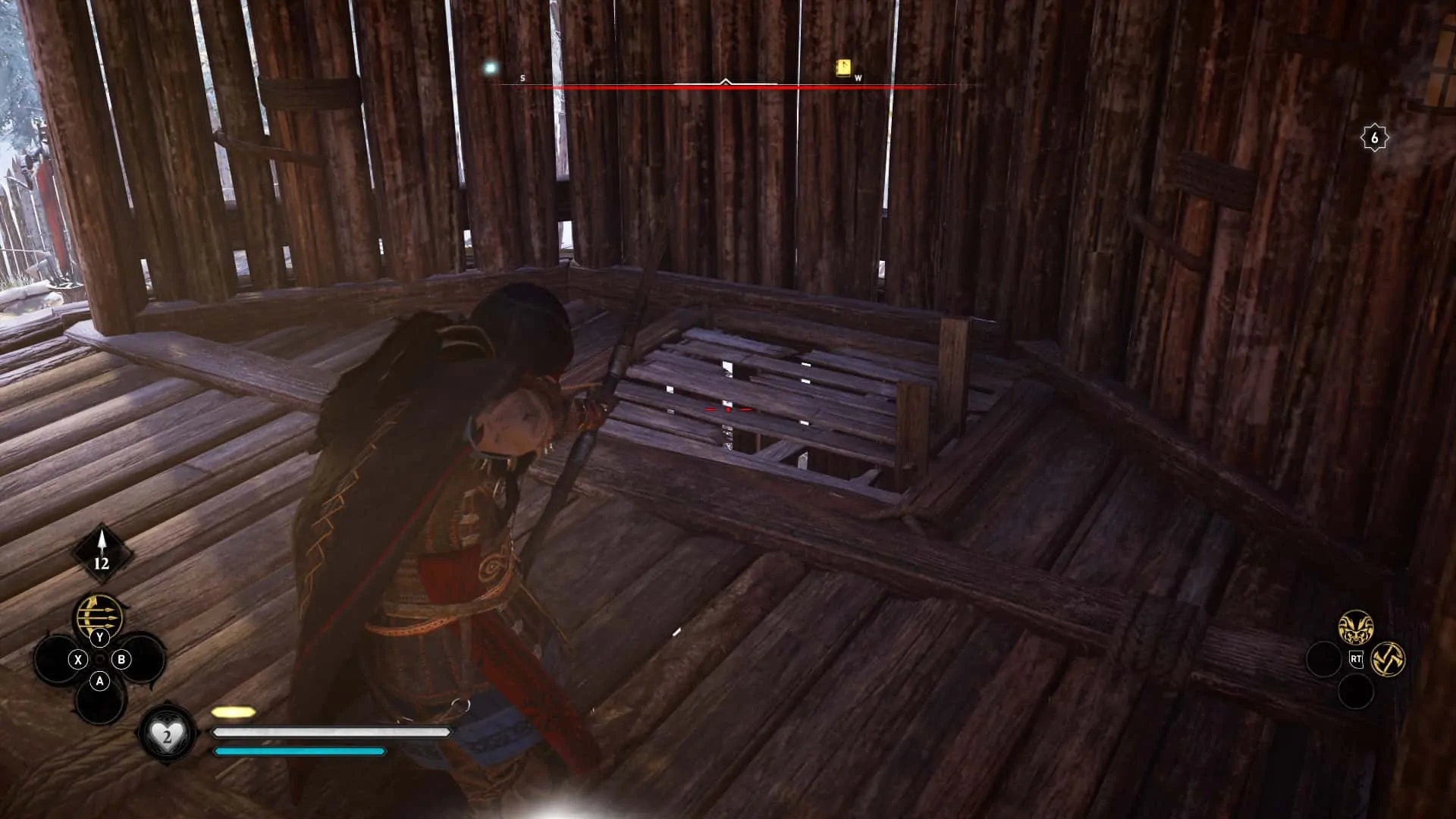The height and width of the screenshot is (819, 1456).
Task: Click the power level 6 badge
Action: (1376, 136)
